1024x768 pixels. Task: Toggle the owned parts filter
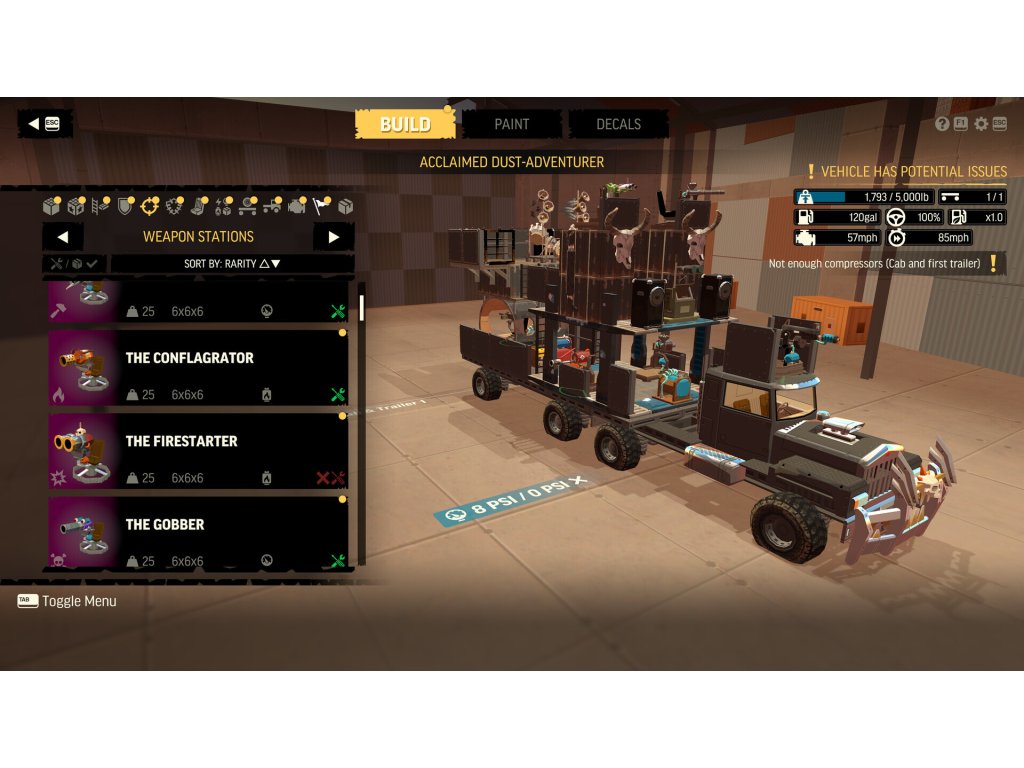click(x=75, y=264)
